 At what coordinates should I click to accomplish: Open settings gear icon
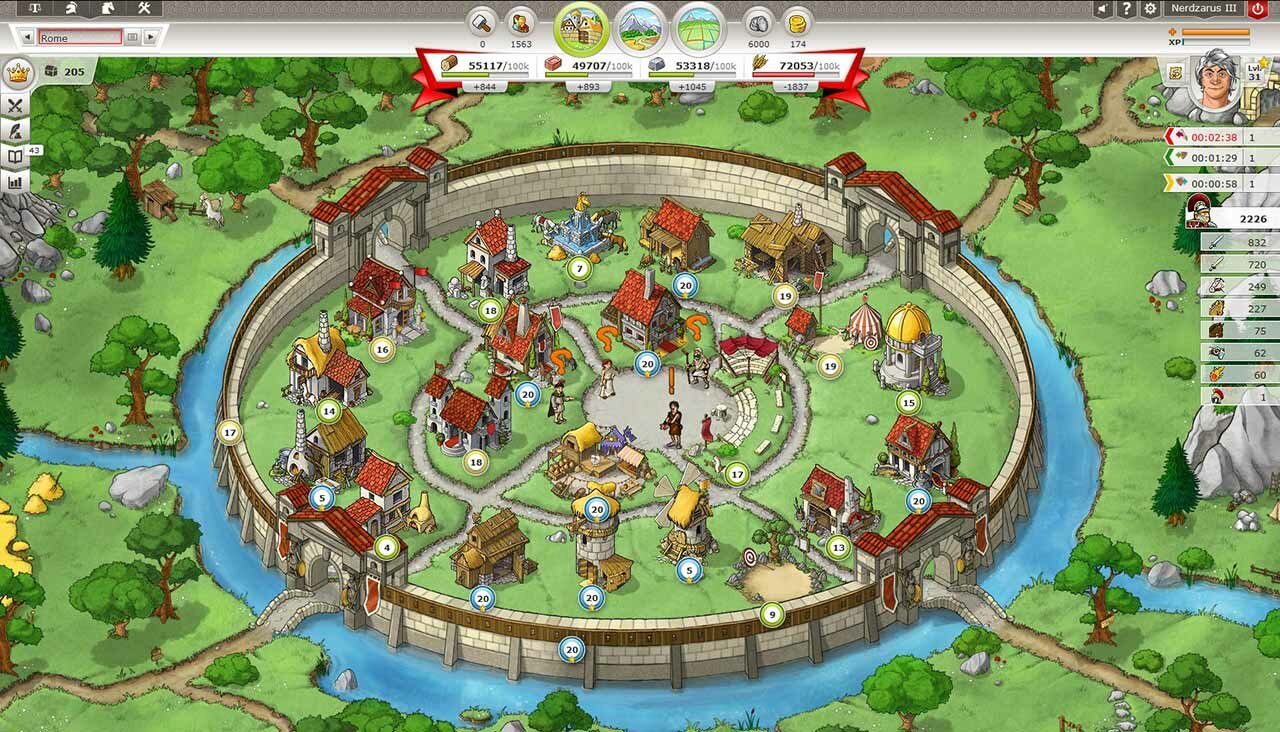pyautogui.click(x=1151, y=9)
